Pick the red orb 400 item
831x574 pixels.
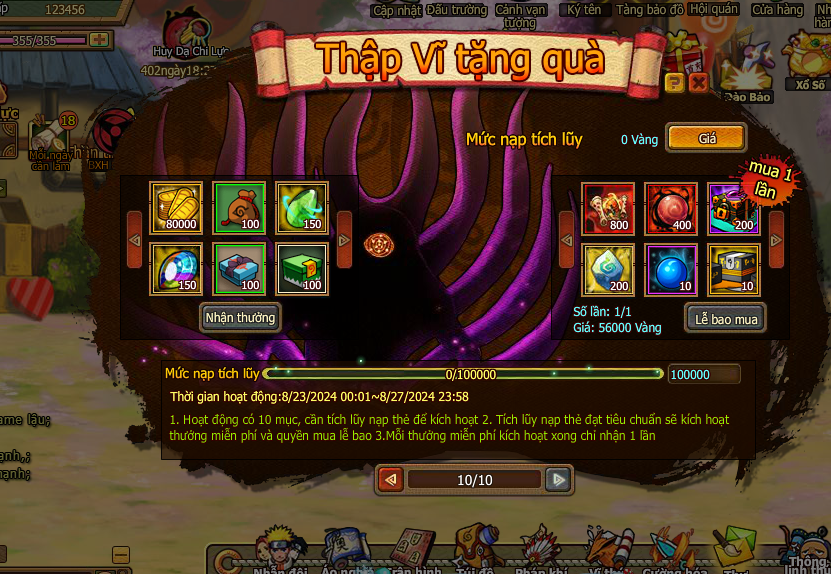pyautogui.click(x=670, y=208)
